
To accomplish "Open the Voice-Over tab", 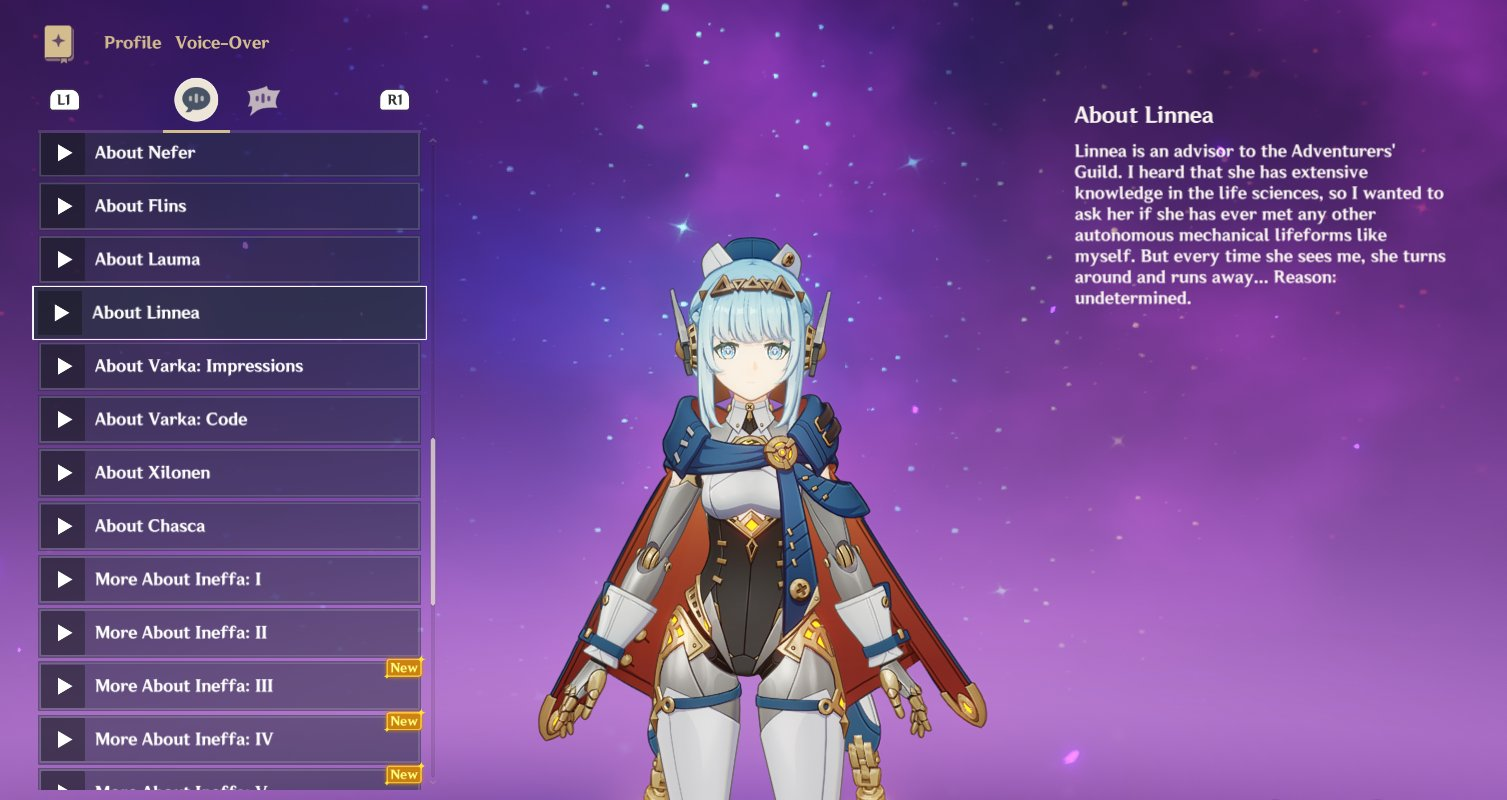I will click(222, 42).
